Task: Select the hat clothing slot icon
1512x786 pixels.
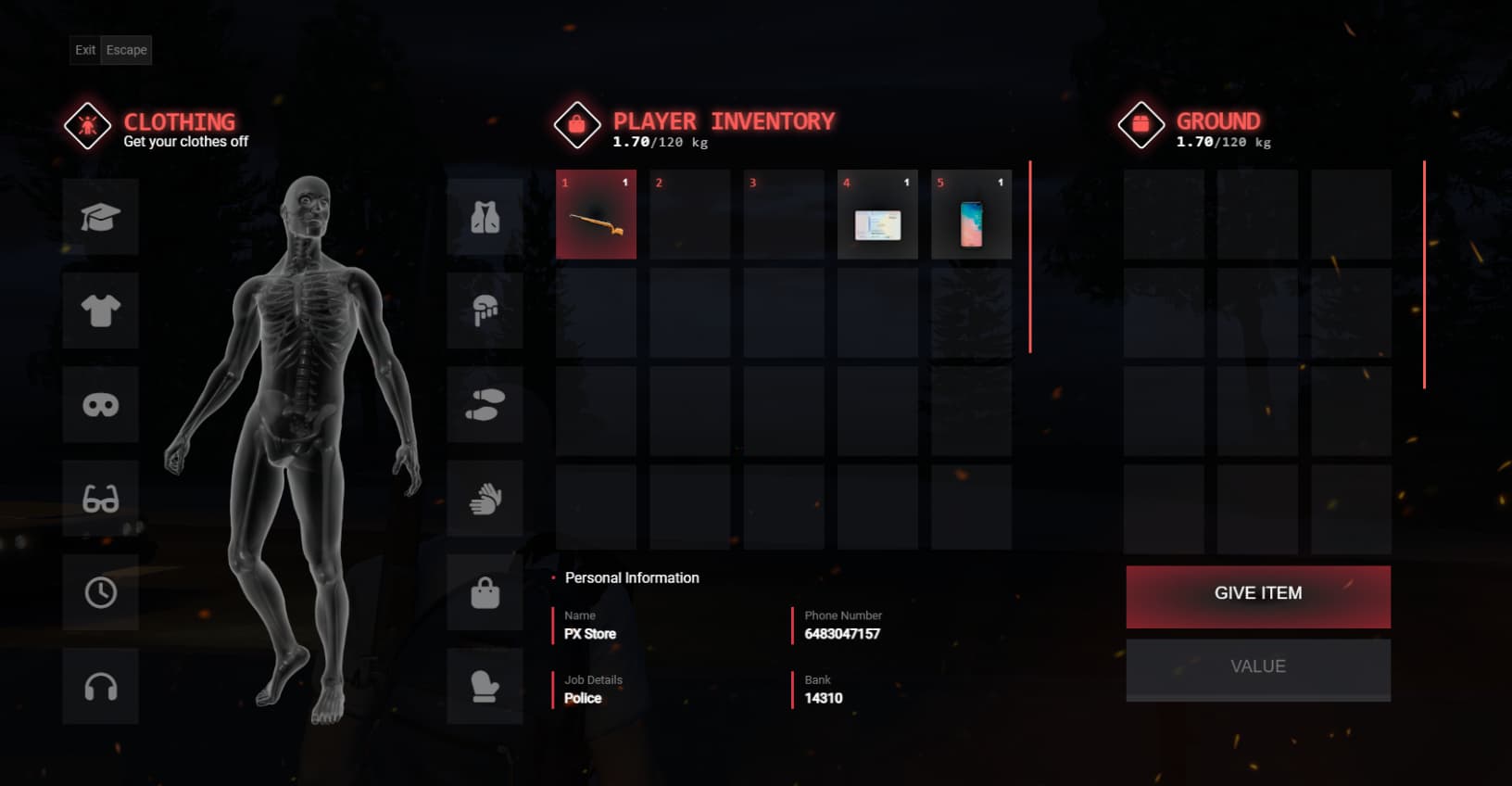Action: (100, 216)
